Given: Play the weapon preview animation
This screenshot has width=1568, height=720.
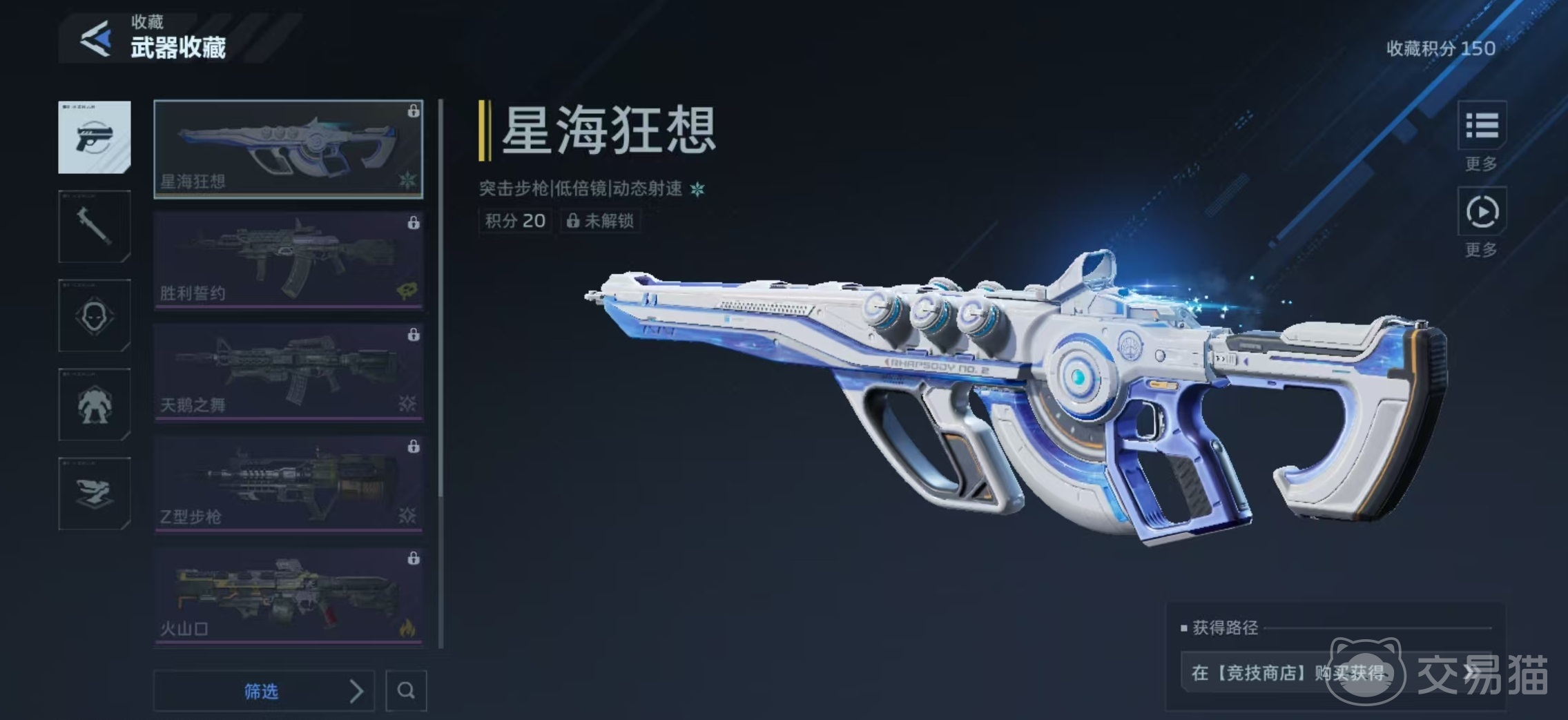Looking at the screenshot, I should 1482,212.
